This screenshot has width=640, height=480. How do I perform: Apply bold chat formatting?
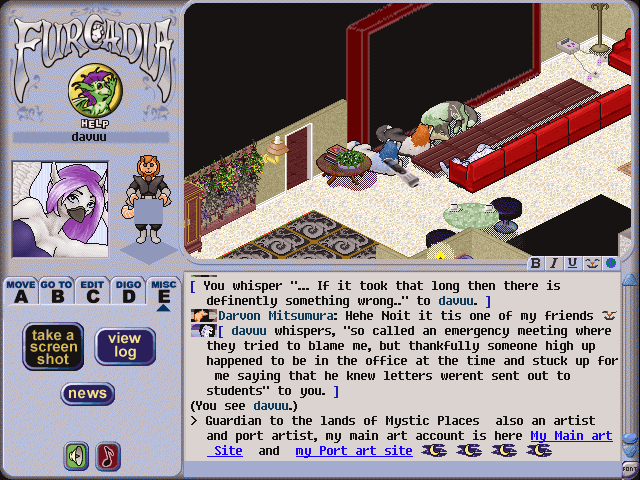pos(536,264)
